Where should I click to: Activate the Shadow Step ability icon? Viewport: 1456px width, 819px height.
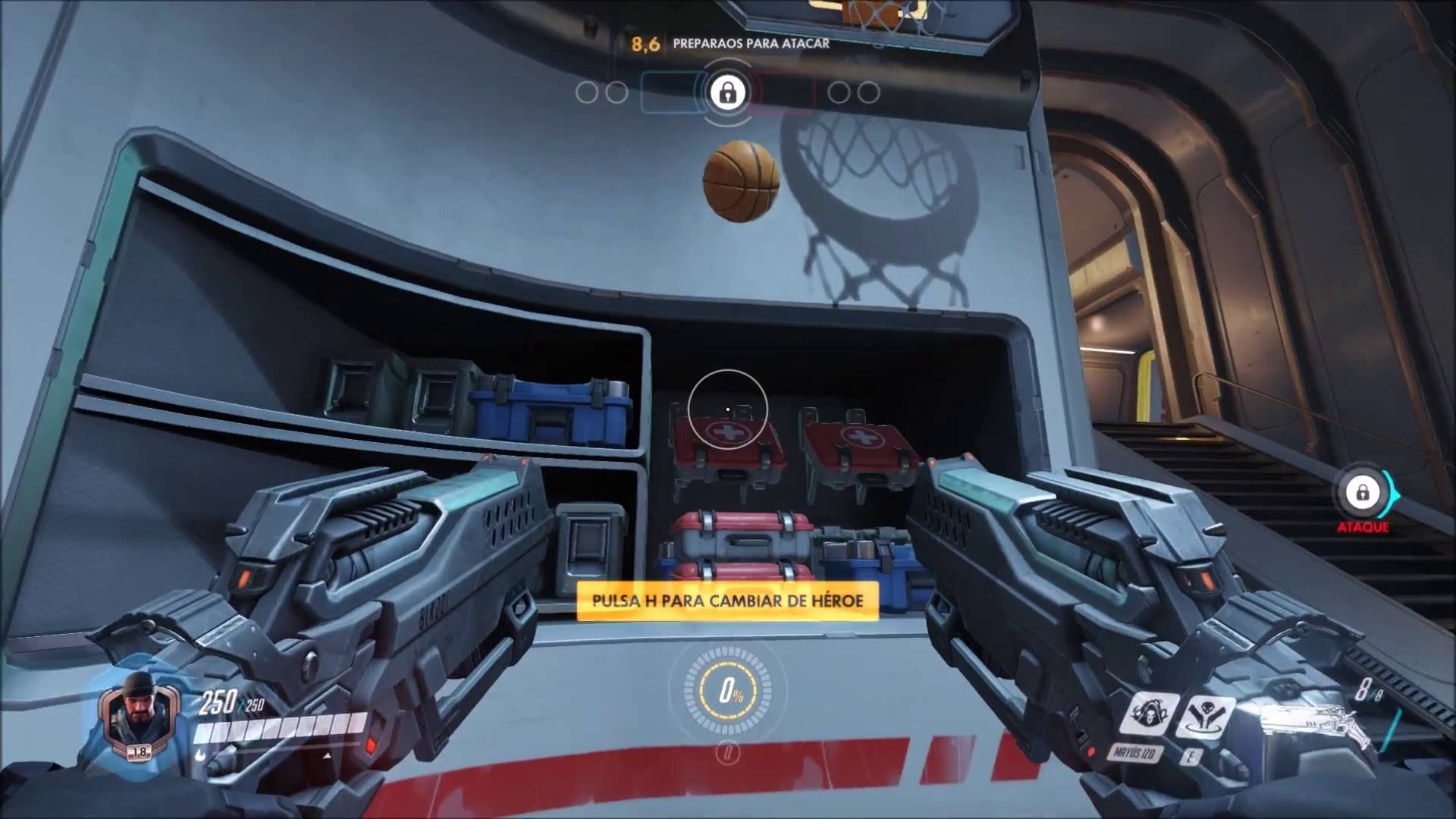click(x=1205, y=717)
